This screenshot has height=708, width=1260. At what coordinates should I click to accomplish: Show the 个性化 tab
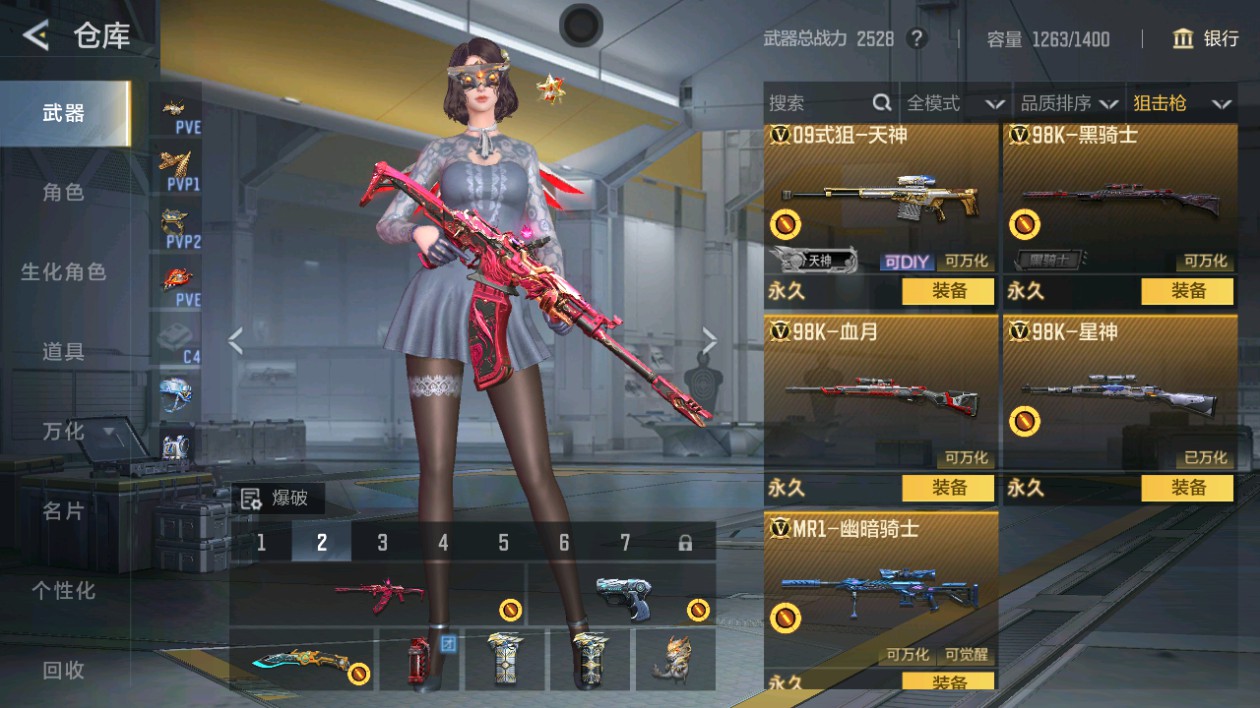point(64,591)
